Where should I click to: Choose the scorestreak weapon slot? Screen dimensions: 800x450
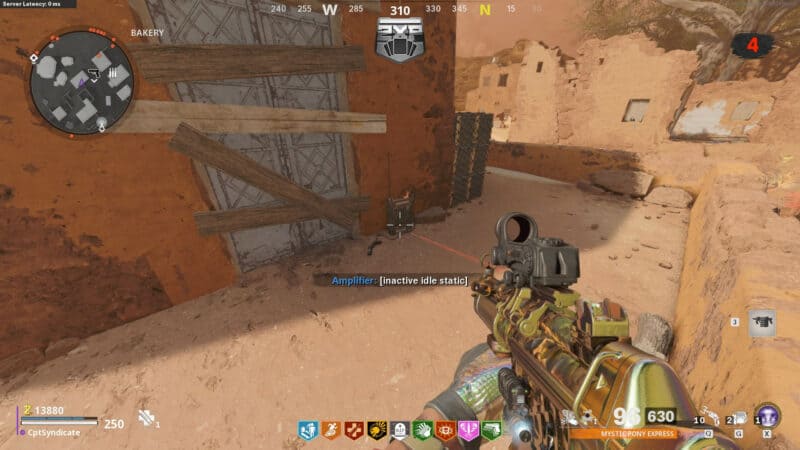click(x=761, y=322)
